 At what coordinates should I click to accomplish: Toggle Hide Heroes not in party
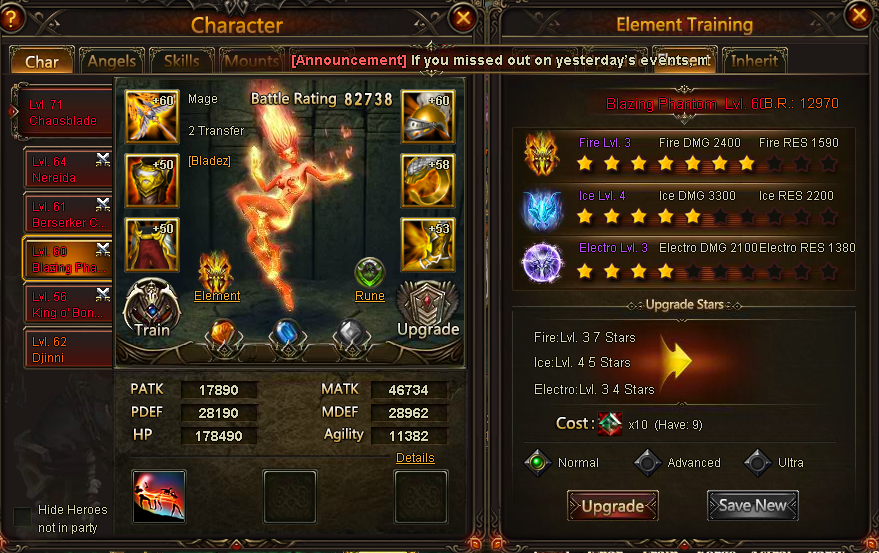click(22, 518)
